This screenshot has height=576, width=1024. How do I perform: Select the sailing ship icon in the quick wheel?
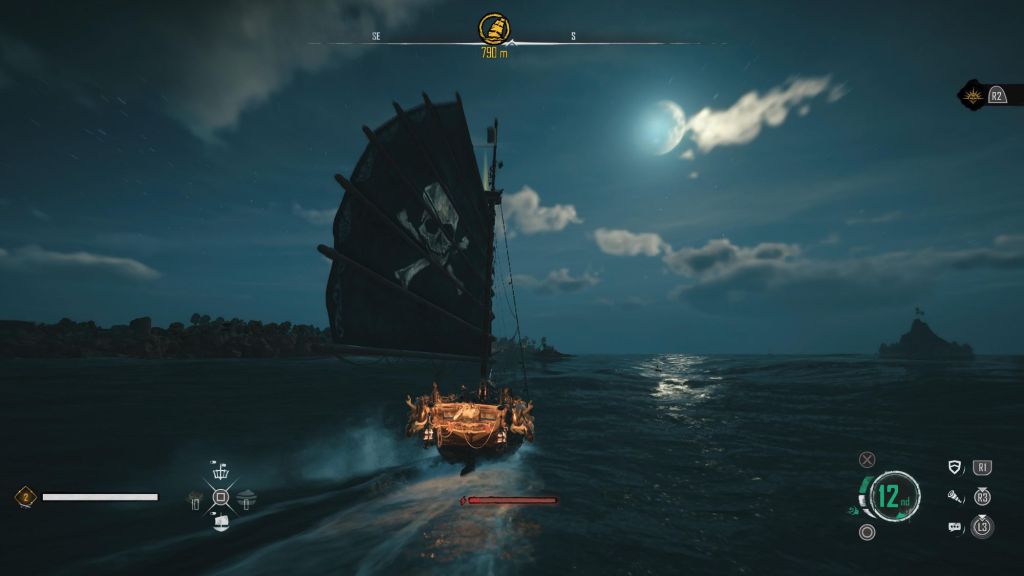click(x=221, y=520)
